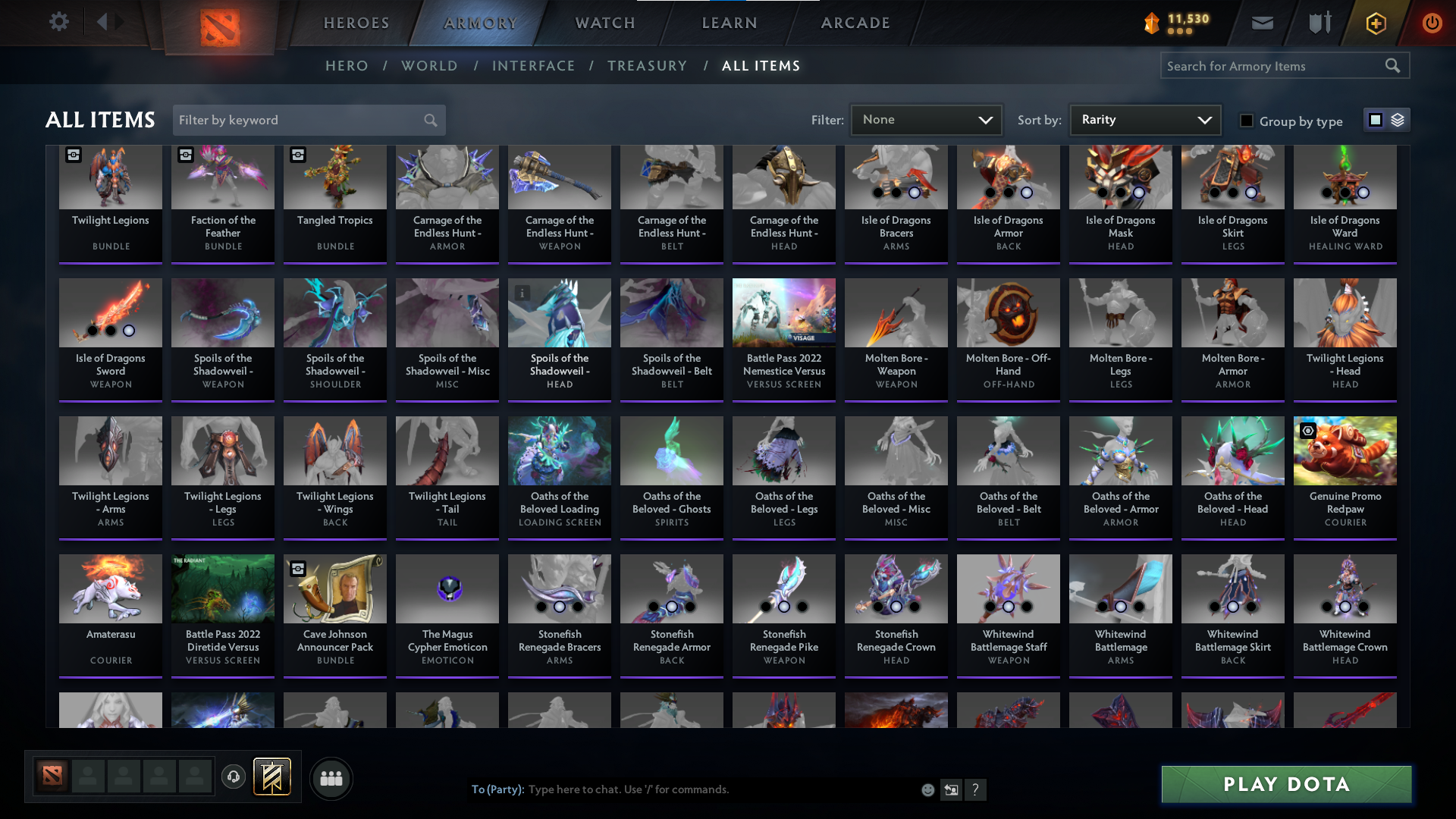
Task: Click the party chat input field
Action: (x=682, y=789)
